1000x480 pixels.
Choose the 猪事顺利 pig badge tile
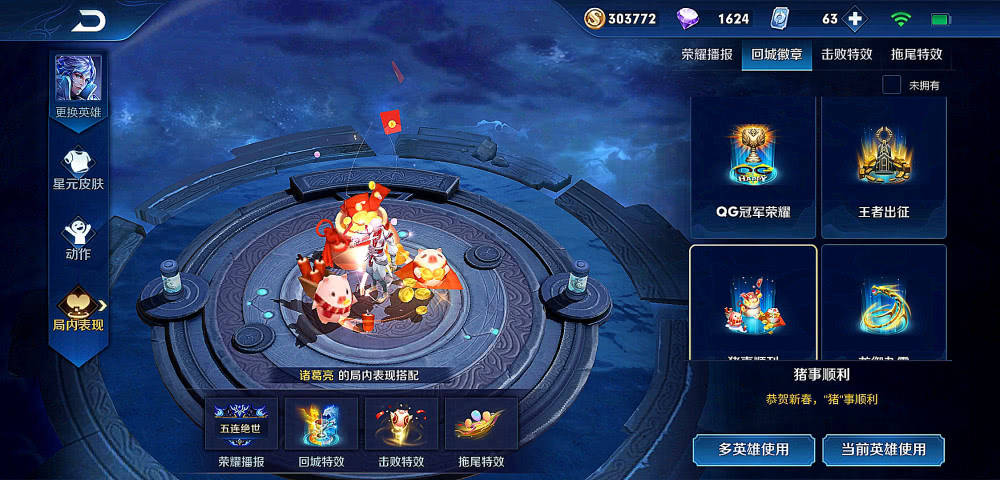click(x=754, y=302)
